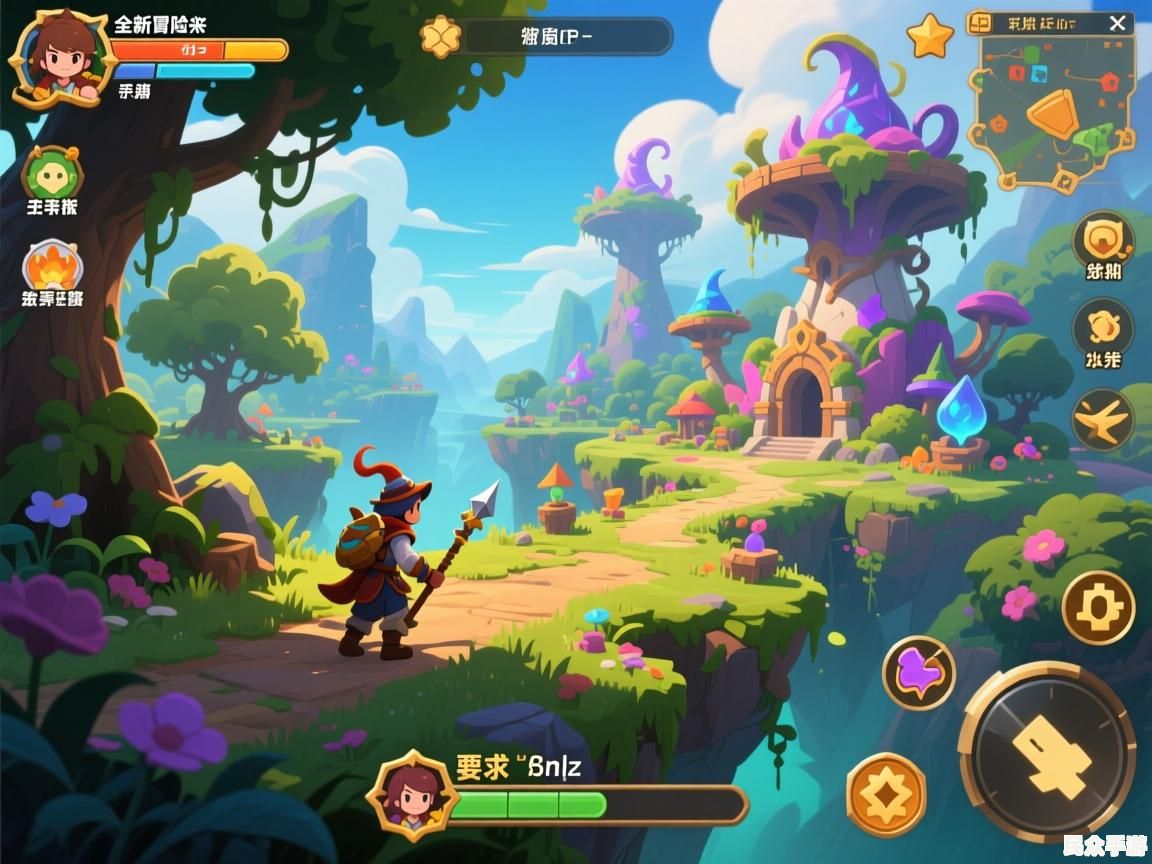Activate the orange swirl icon button
1152x864 pixels.
click(x=1103, y=327)
